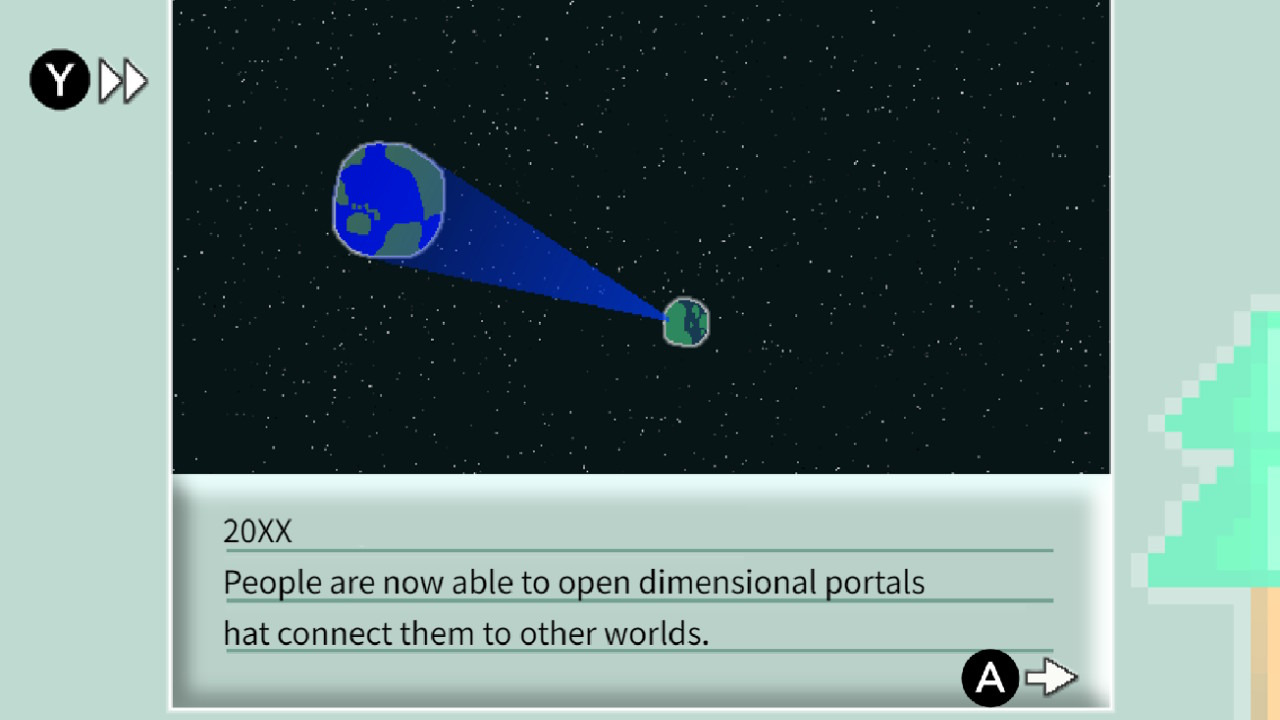This screenshot has width=1280, height=720.
Task: Click the double-arrow fast-forward icon
Action: 122,80
